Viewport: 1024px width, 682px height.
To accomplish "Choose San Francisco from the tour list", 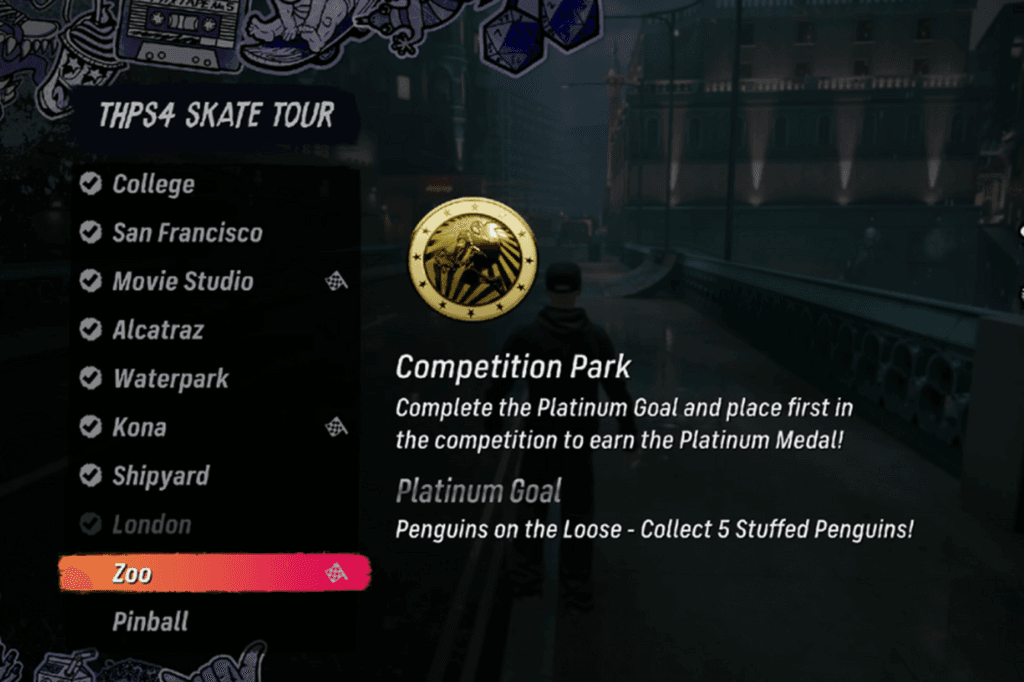I will [x=187, y=233].
